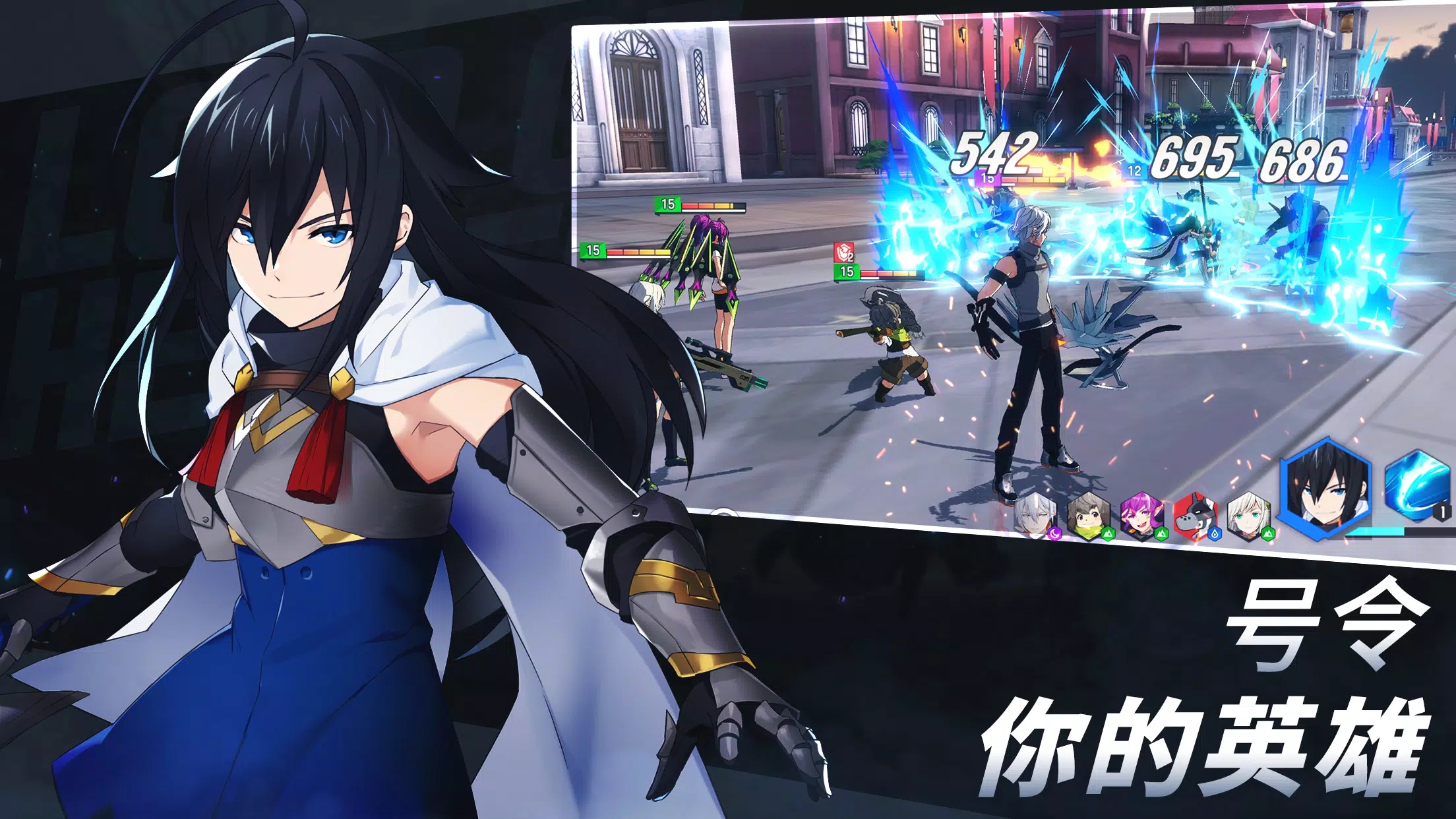Click the red shield debuff icon above enemy

pos(844,252)
